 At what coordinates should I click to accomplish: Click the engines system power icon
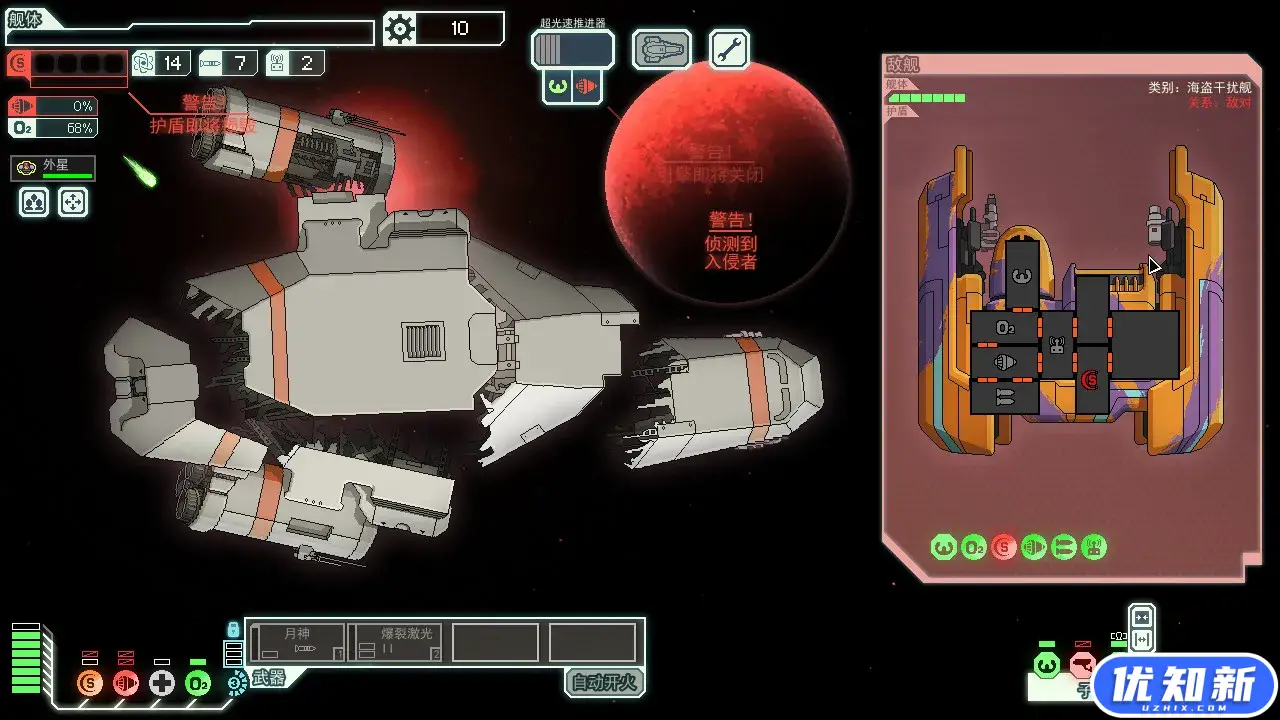(x=126, y=684)
